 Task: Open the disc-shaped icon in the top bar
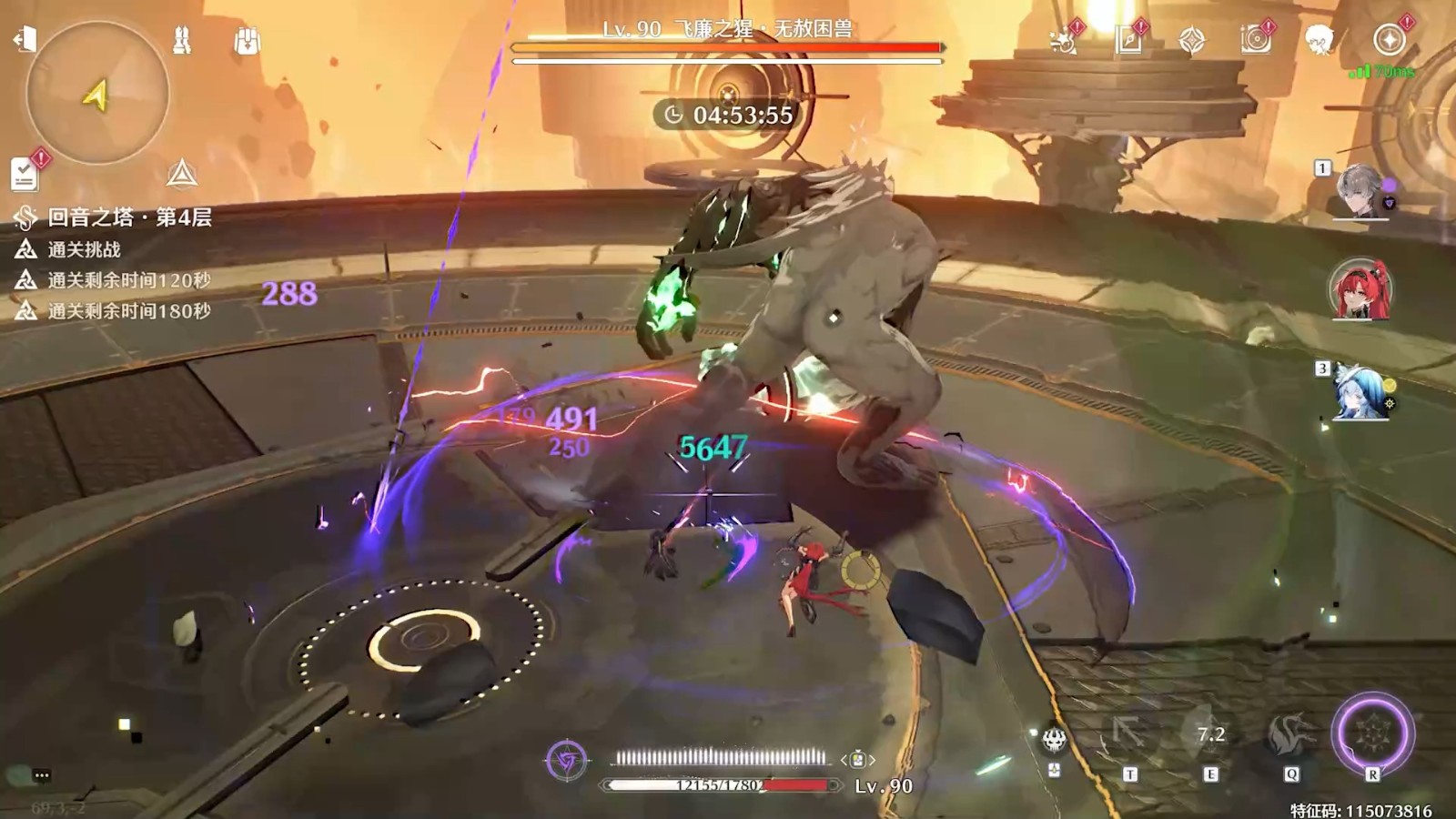tap(1256, 40)
